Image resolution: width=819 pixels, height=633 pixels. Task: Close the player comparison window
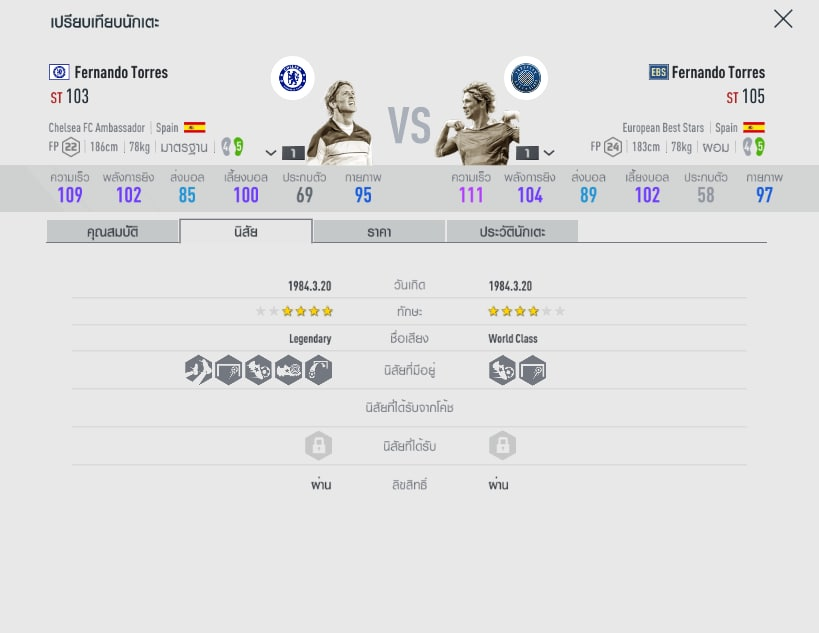tap(783, 19)
